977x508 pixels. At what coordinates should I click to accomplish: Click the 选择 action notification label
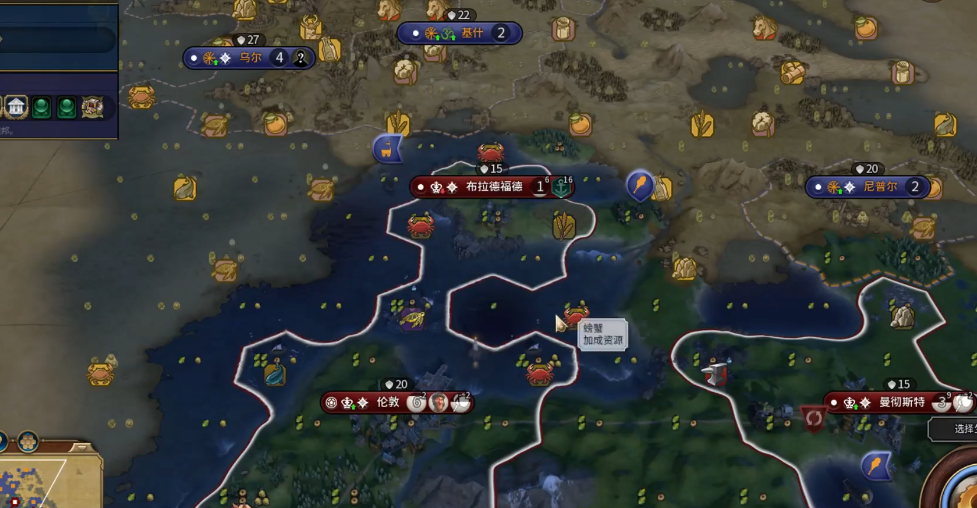point(958,429)
